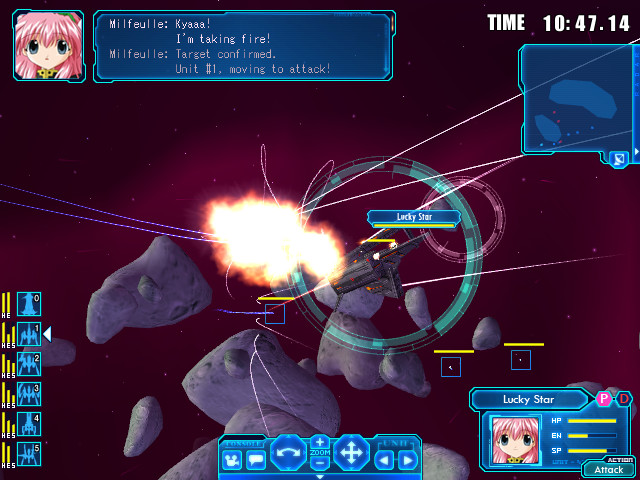Toggle the minimap corner resize button
Screen dimensions: 640x480
pos(620,158)
